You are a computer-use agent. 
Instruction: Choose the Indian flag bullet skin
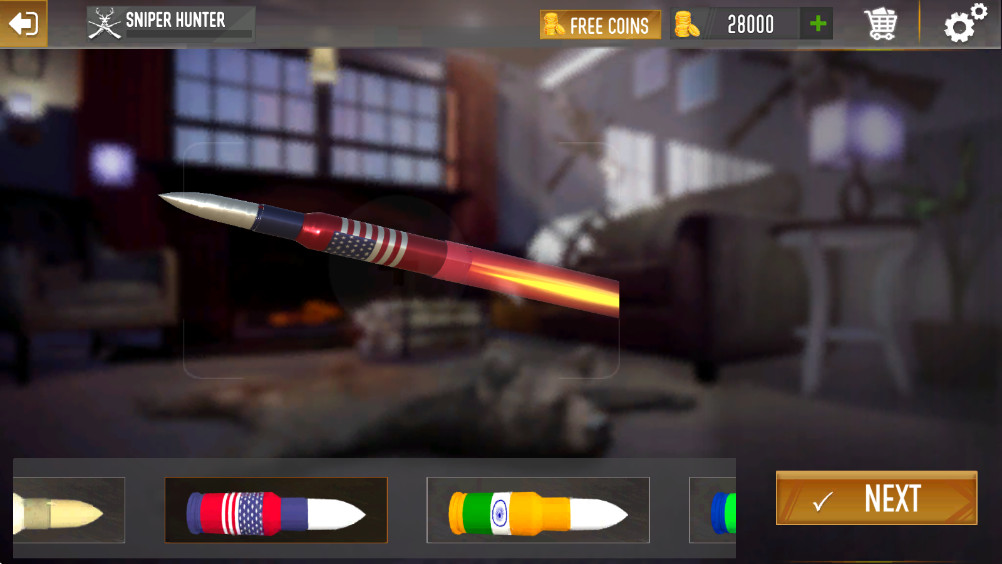click(x=538, y=511)
